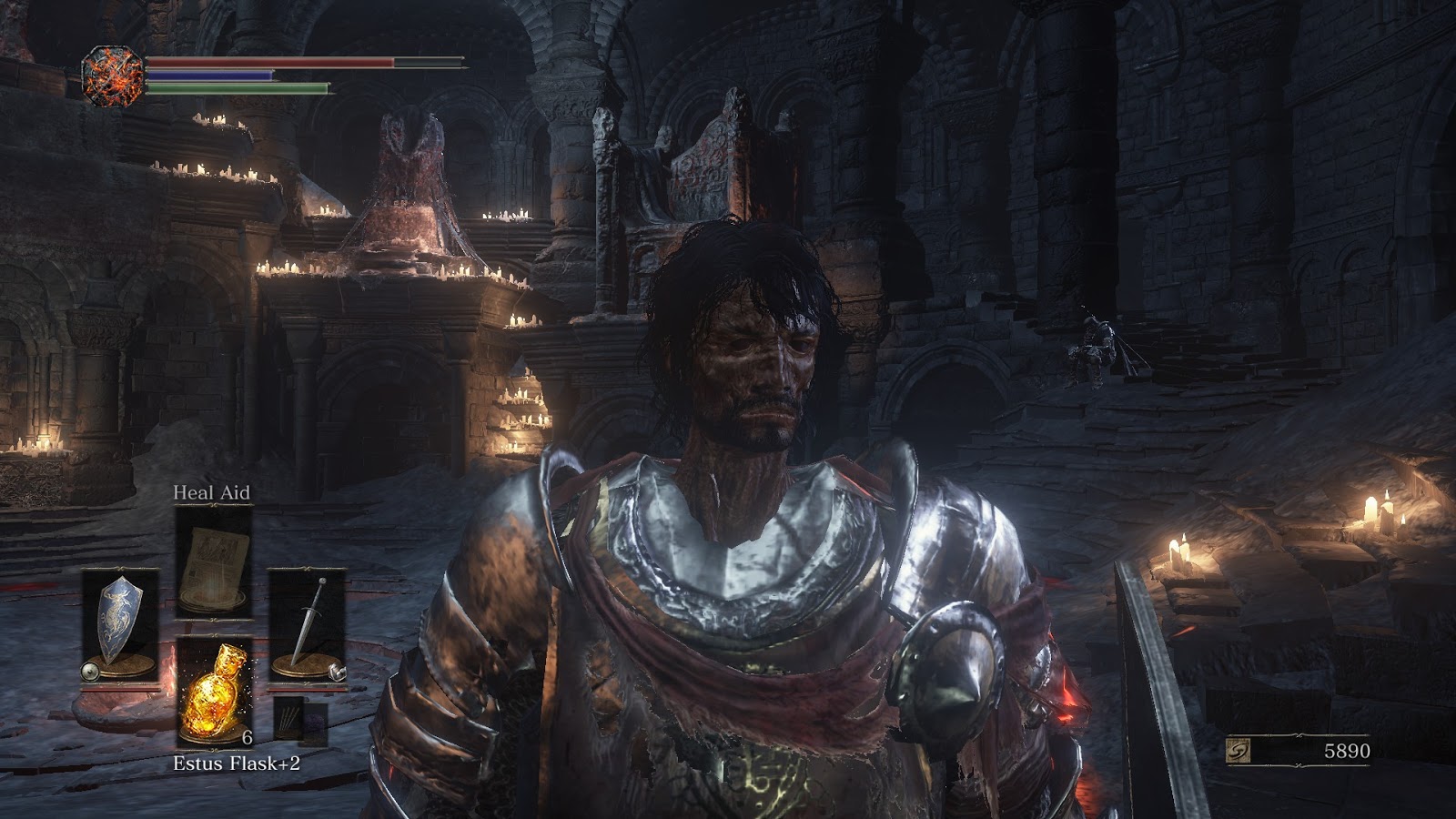Click the ember status icon
1456x819 pixels.
pos(112,75)
